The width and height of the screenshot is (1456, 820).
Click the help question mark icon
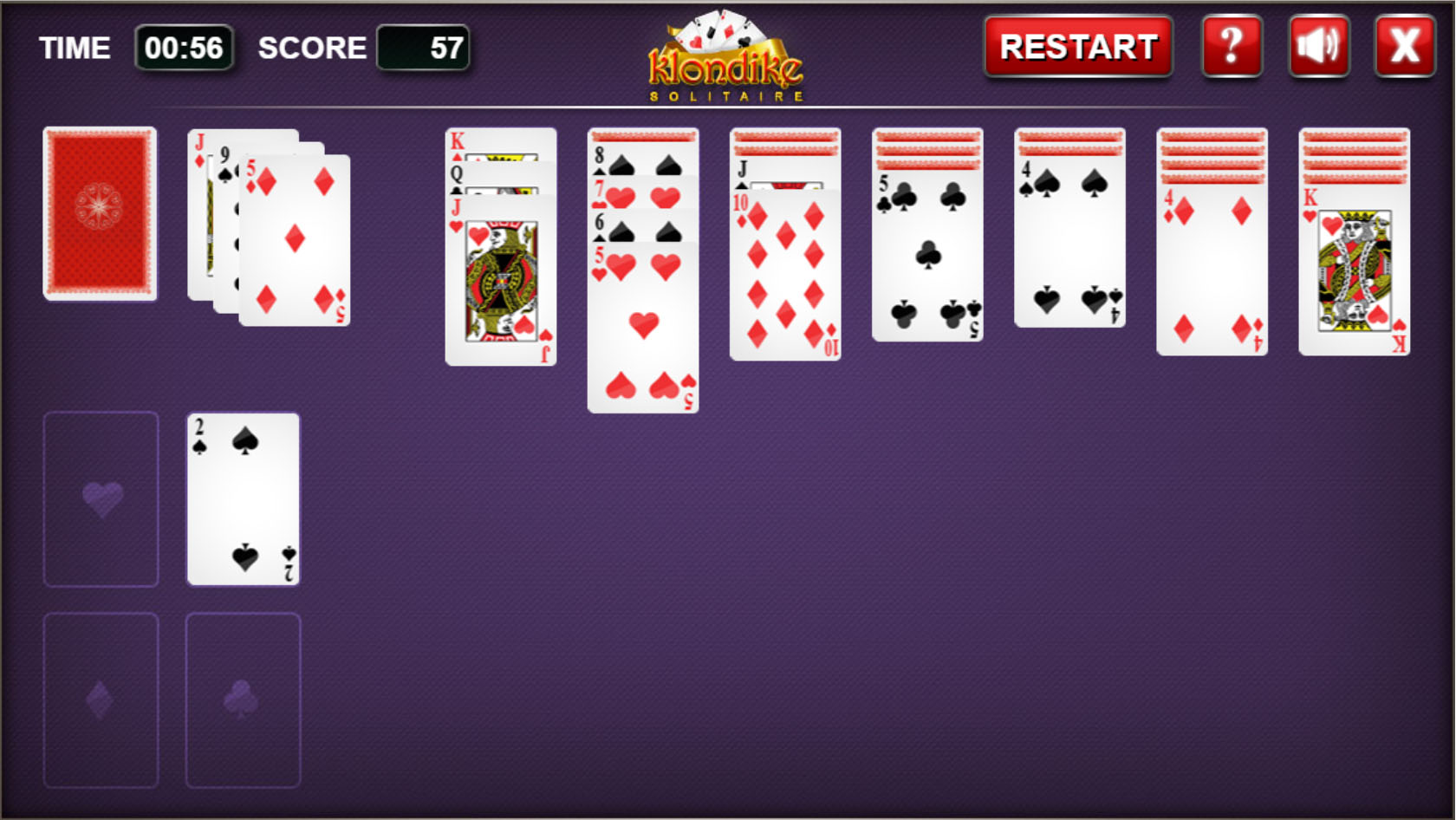click(1232, 46)
